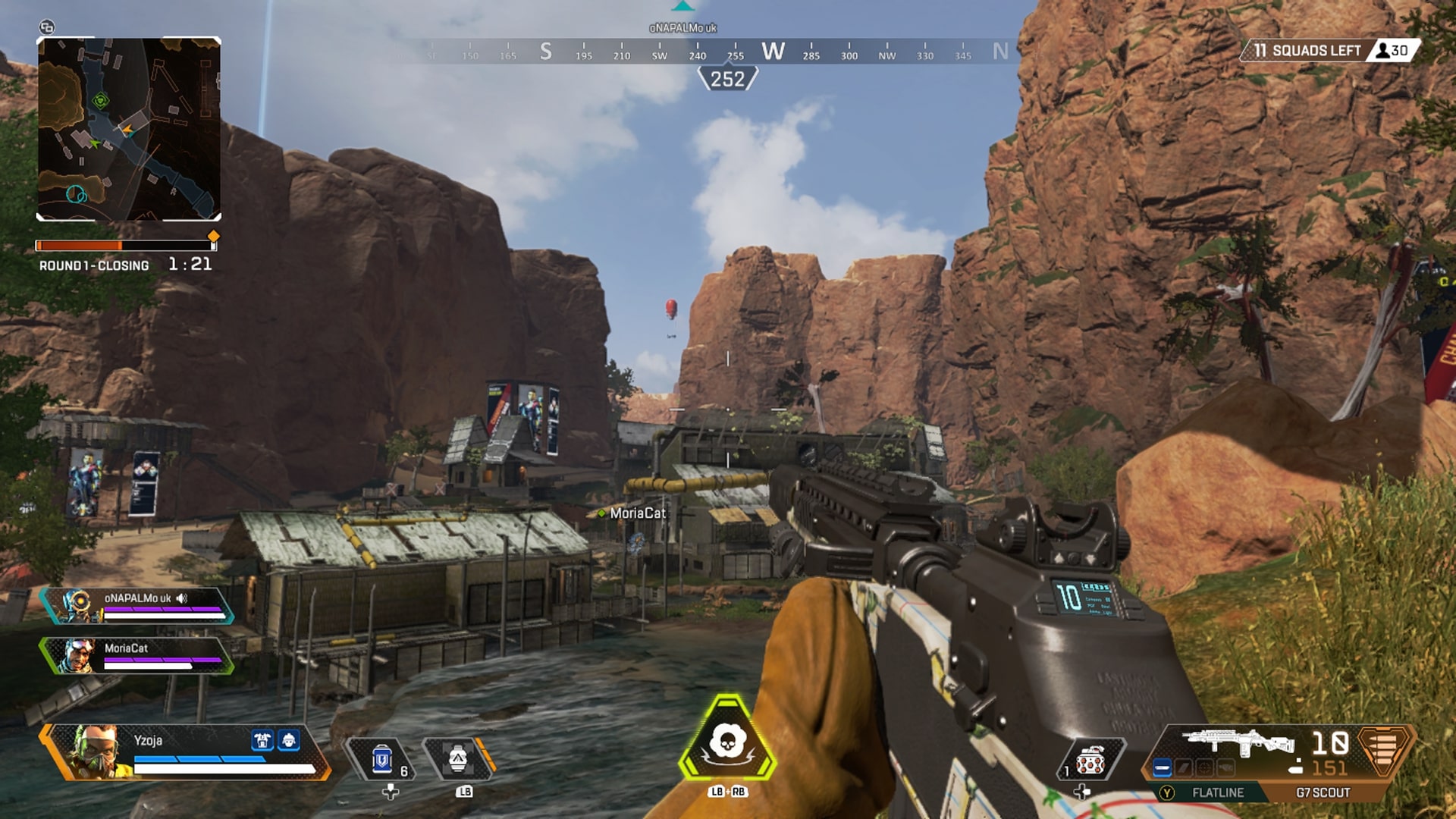Click the Squads Left counter
The width and height of the screenshot is (1456, 819).
[x=1316, y=51]
